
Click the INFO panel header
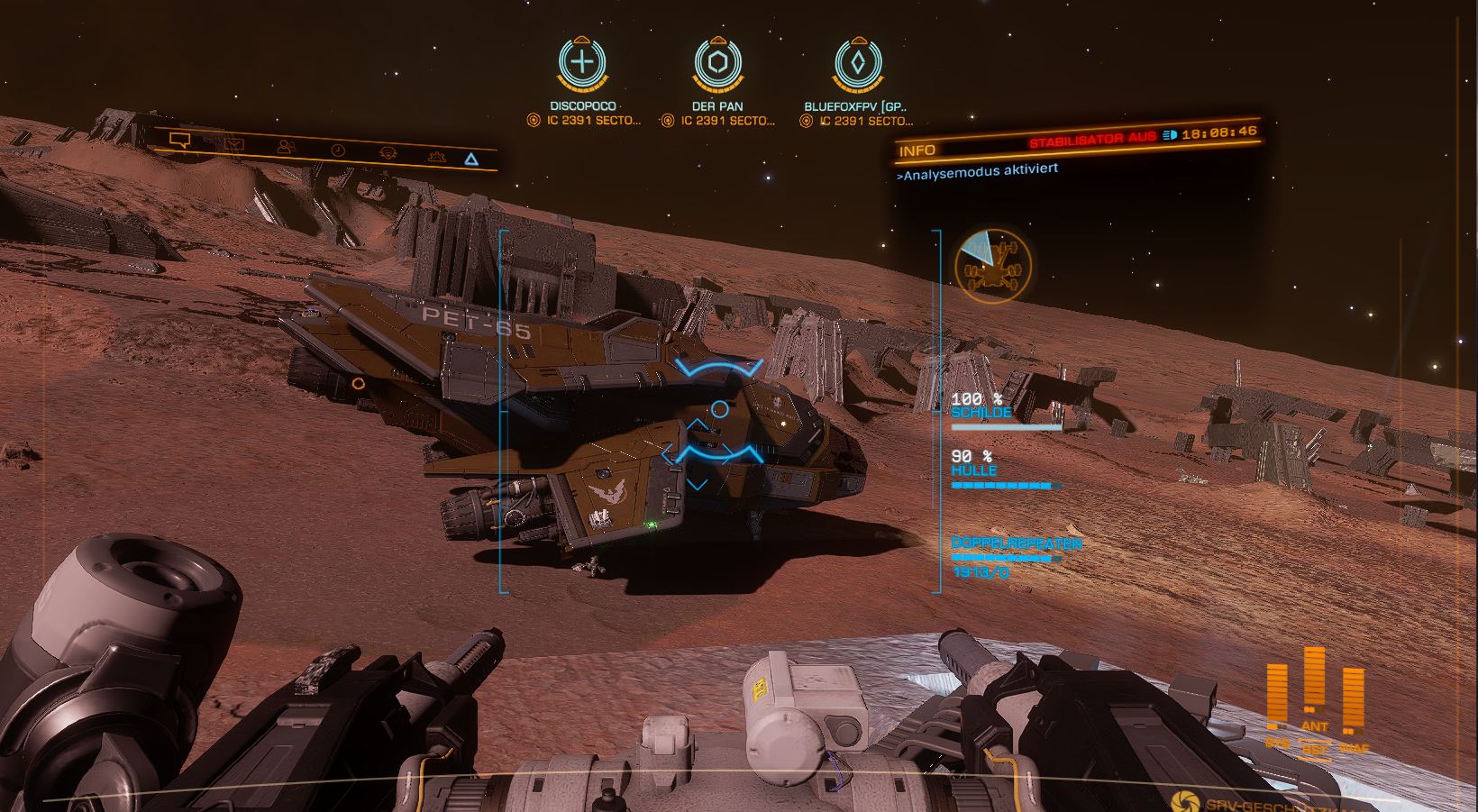(917, 151)
